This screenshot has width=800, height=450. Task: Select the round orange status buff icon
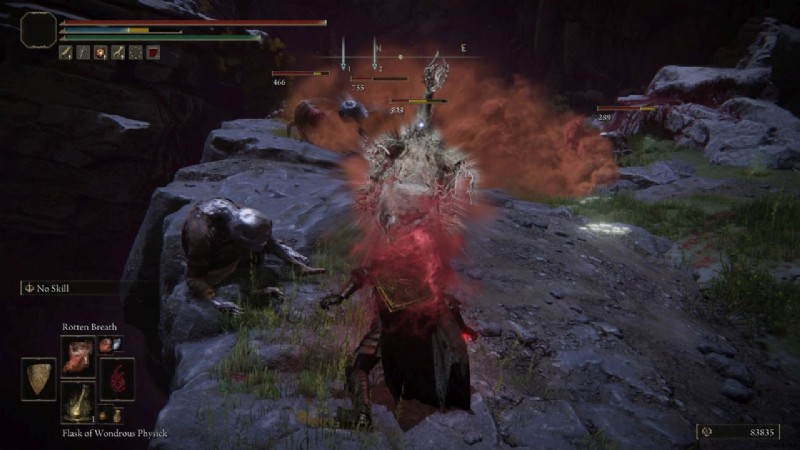101,52
